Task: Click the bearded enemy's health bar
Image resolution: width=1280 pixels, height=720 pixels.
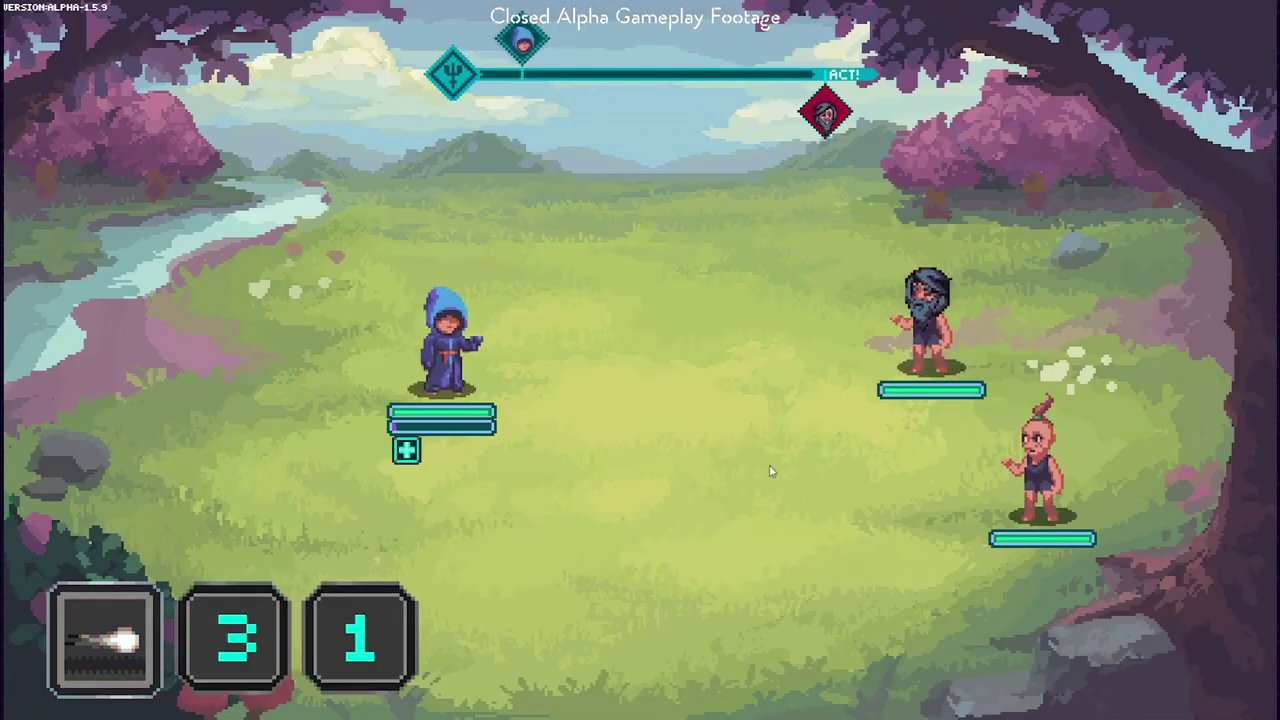Action: tap(931, 390)
